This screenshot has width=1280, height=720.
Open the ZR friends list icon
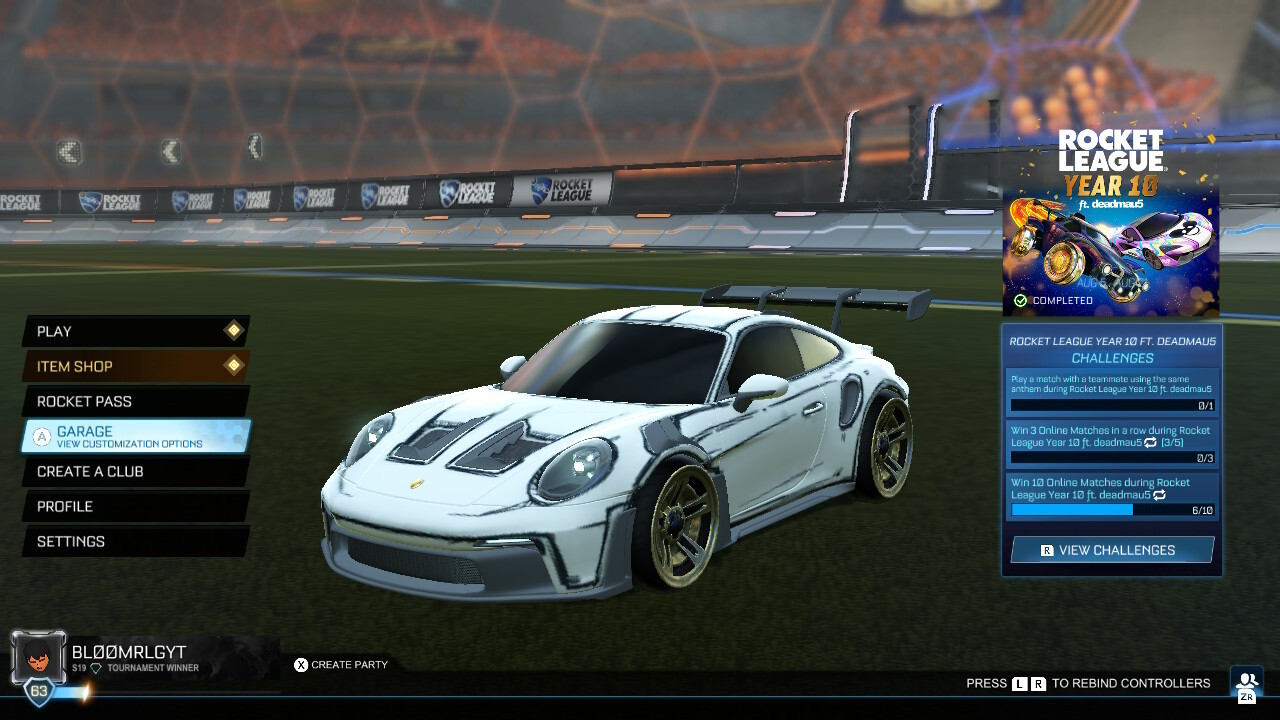point(1245,683)
